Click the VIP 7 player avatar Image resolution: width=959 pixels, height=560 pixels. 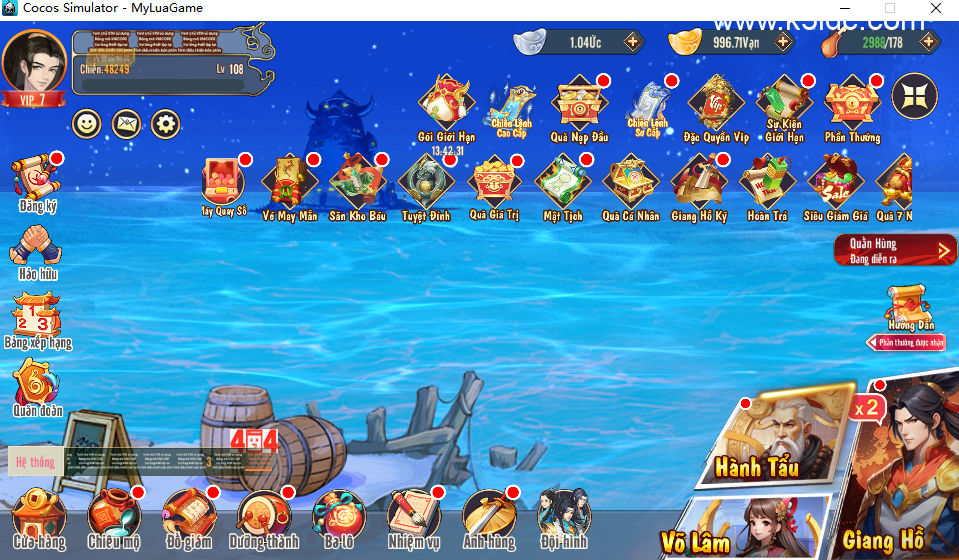34,63
